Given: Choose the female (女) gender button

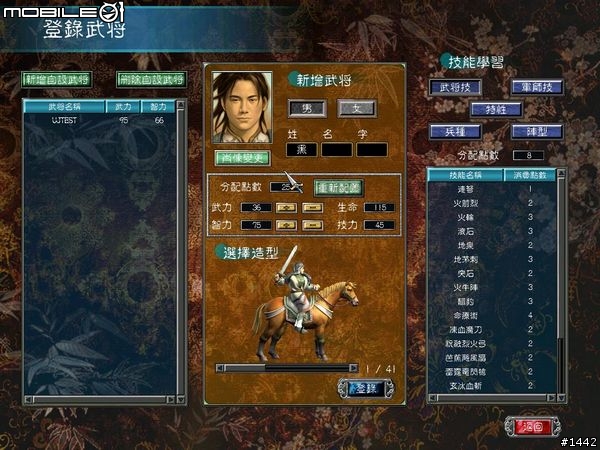Looking at the screenshot, I should pyautogui.click(x=355, y=107).
